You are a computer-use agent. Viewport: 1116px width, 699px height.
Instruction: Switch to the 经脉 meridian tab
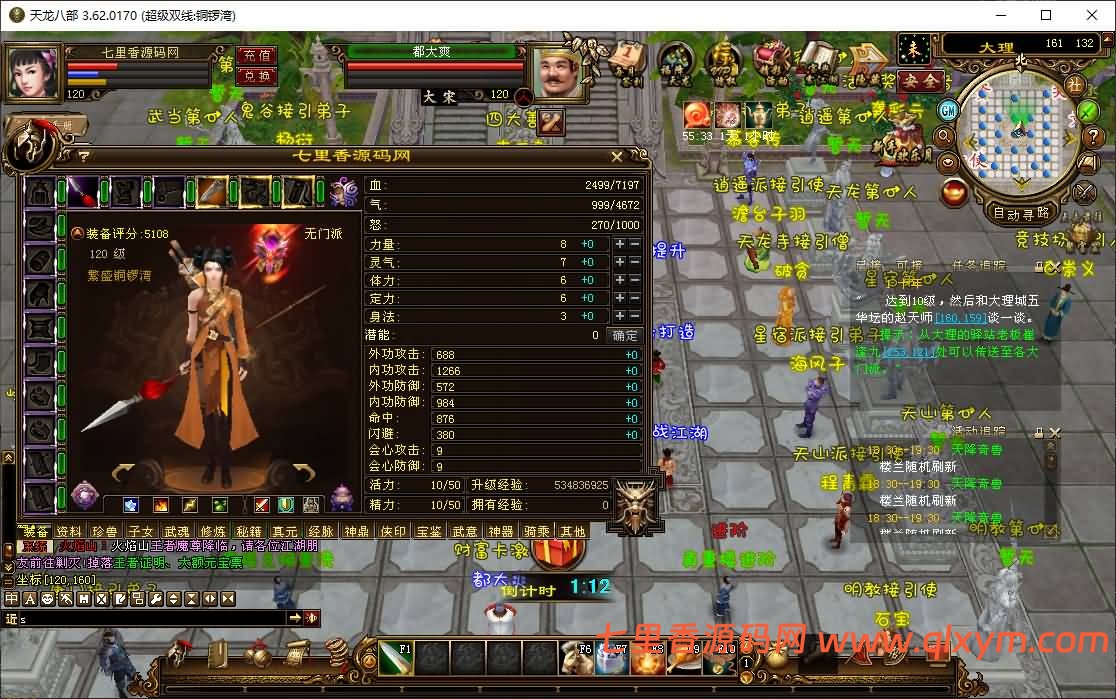[321, 532]
